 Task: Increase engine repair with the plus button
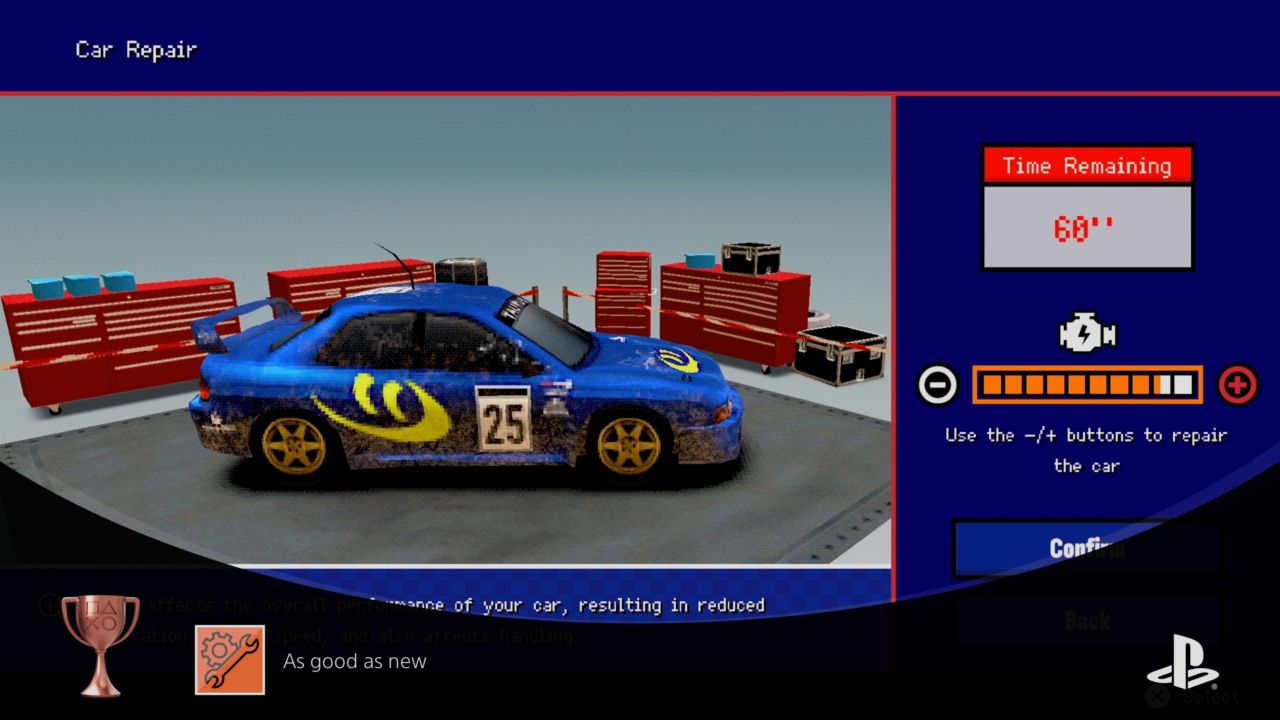coord(1237,385)
